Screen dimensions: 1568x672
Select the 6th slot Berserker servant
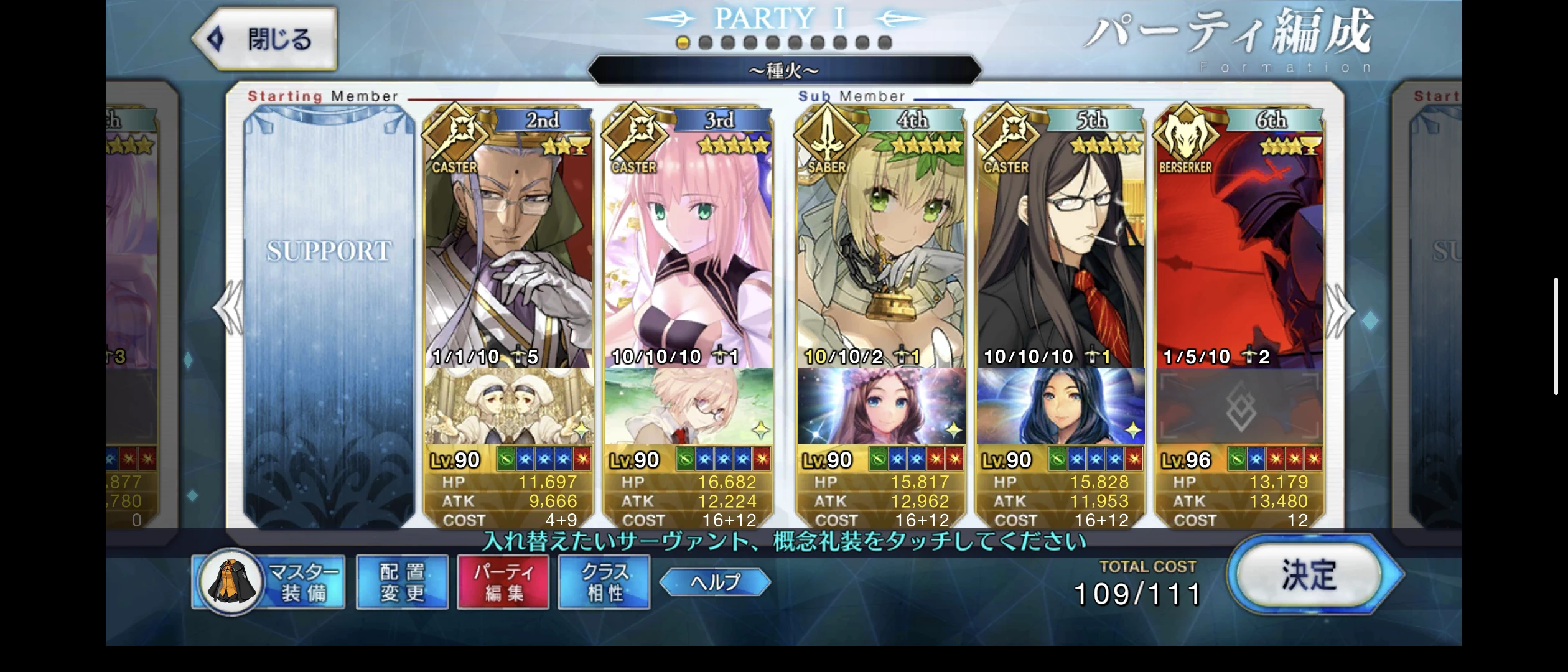(1239, 249)
